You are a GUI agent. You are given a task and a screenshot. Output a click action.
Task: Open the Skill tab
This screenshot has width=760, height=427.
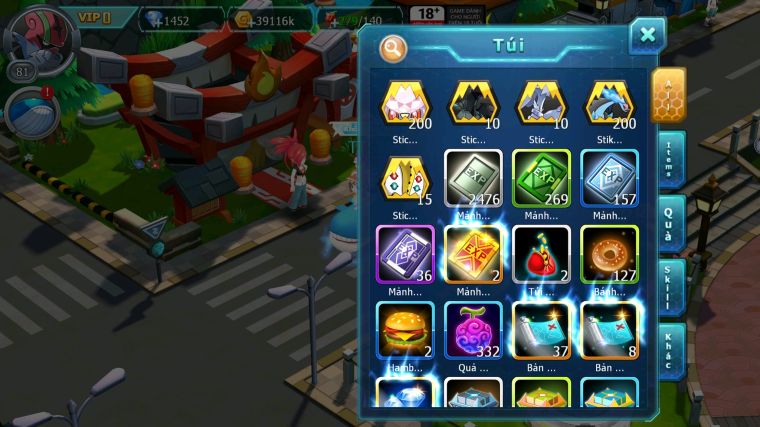point(669,286)
